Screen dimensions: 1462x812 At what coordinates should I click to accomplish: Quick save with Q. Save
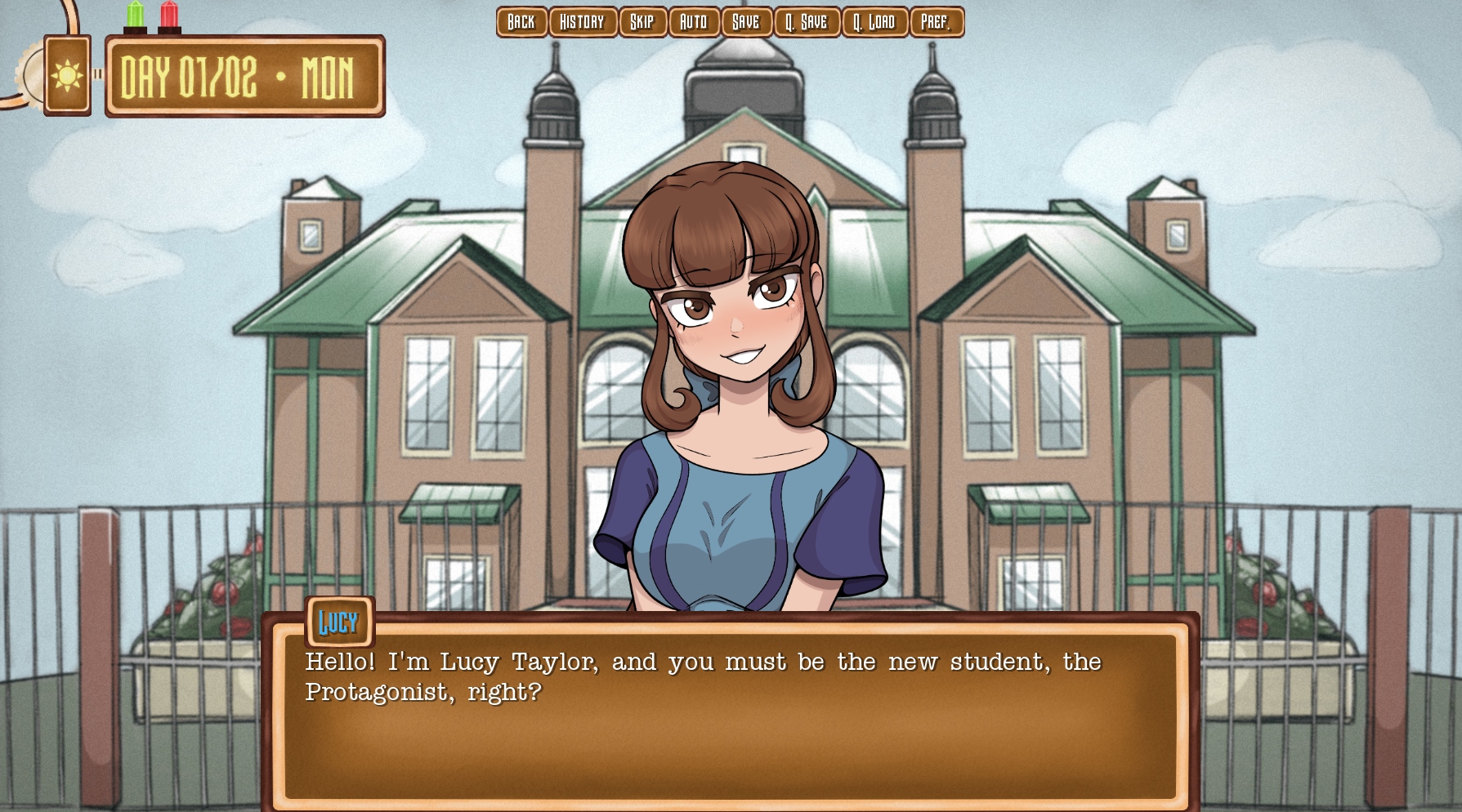point(807,22)
